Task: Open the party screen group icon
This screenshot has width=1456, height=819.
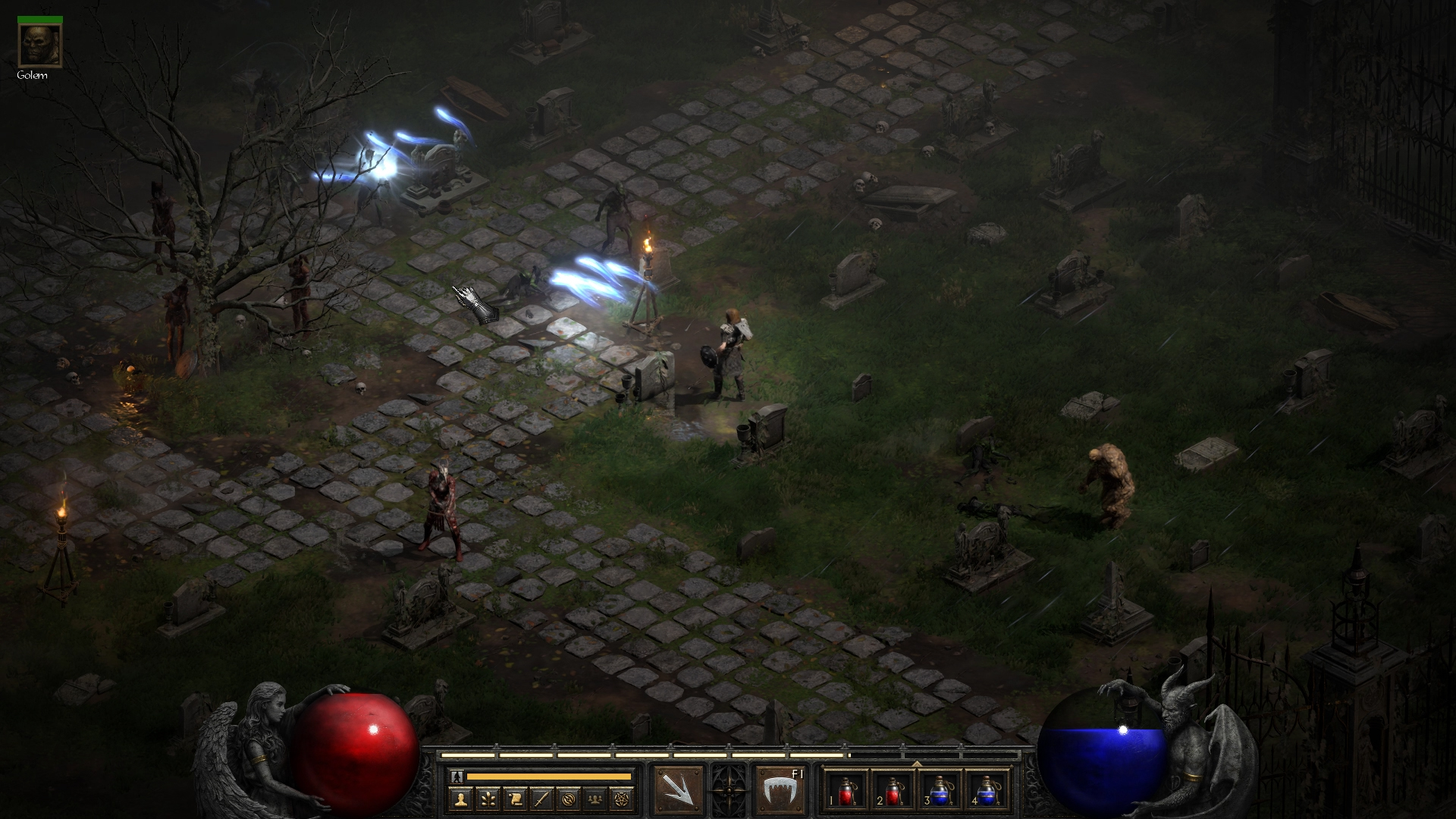Action: (x=597, y=798)
